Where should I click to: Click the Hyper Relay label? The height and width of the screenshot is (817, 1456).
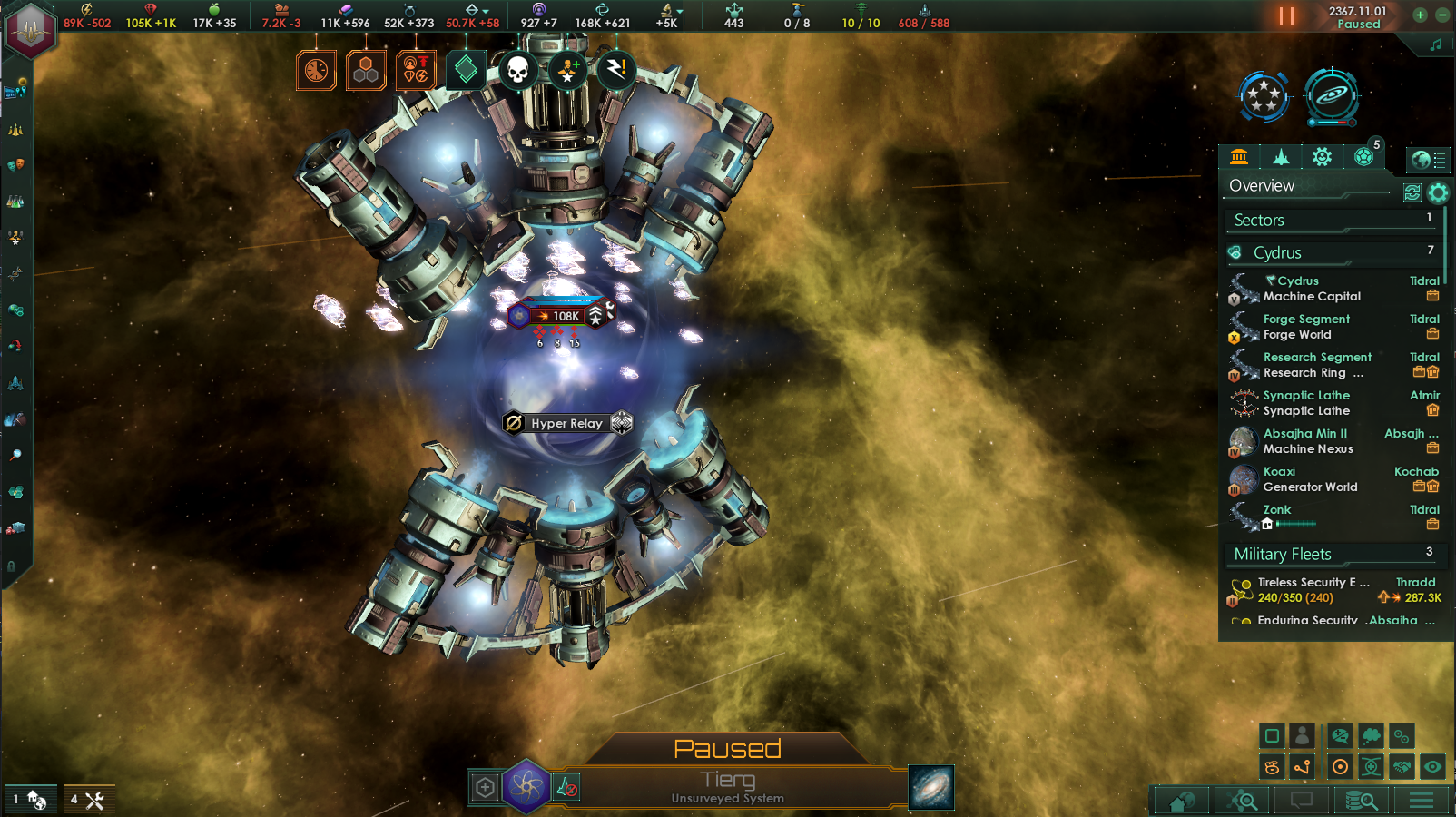pyautogui.click(x=566, y=423)
